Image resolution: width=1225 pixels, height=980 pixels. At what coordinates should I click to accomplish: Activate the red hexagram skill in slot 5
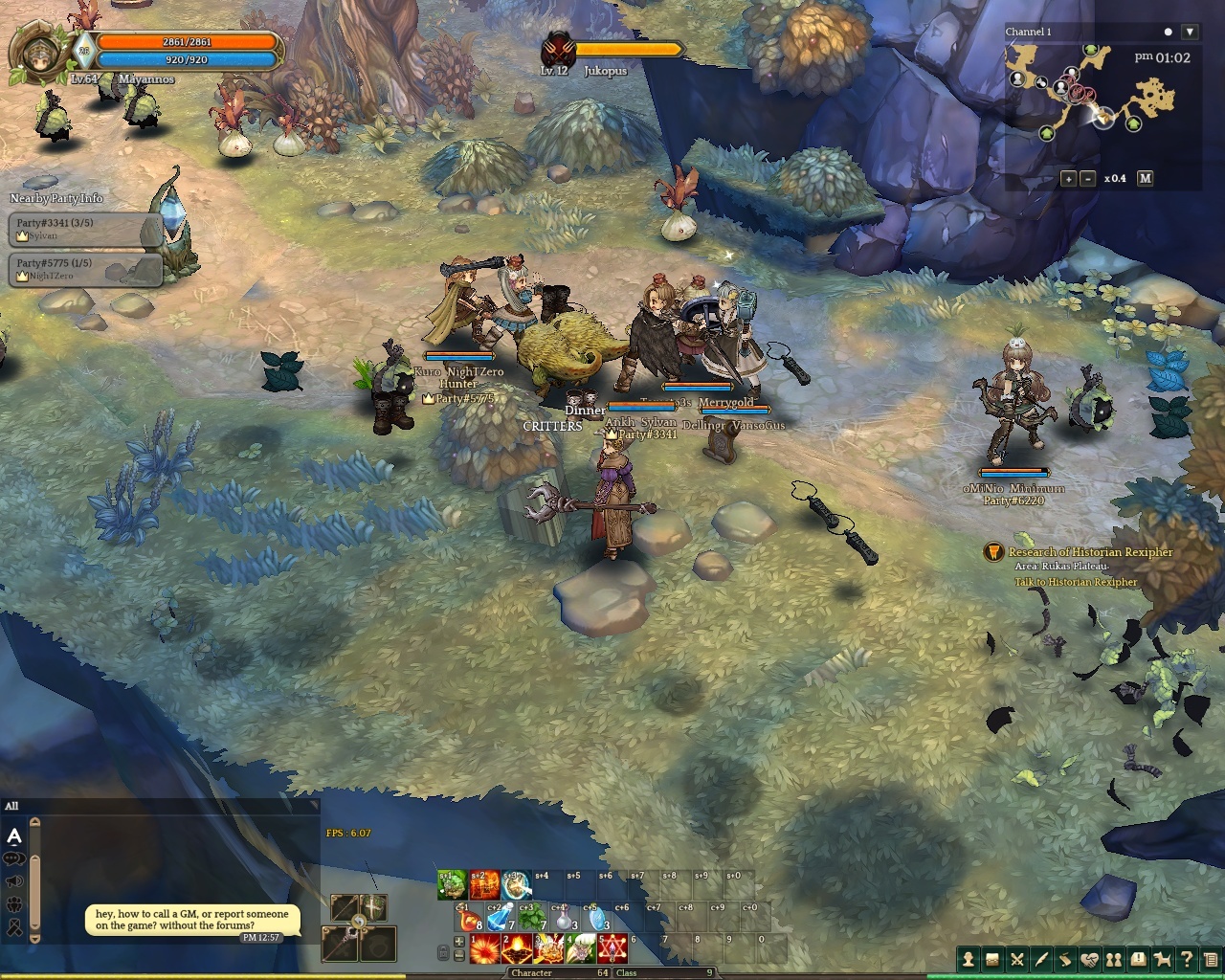[x=612, y=949]
